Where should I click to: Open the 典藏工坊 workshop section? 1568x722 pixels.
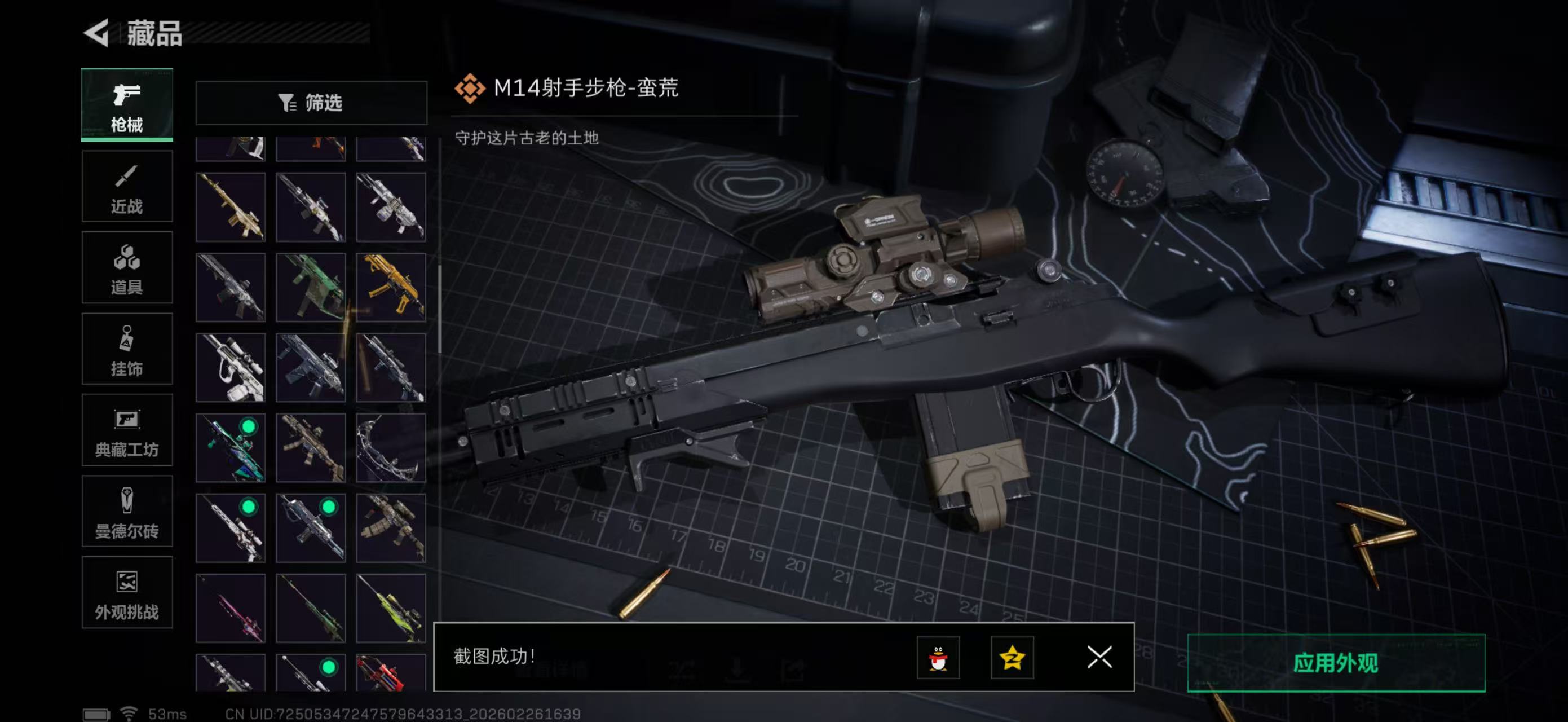tap(127, 430)
